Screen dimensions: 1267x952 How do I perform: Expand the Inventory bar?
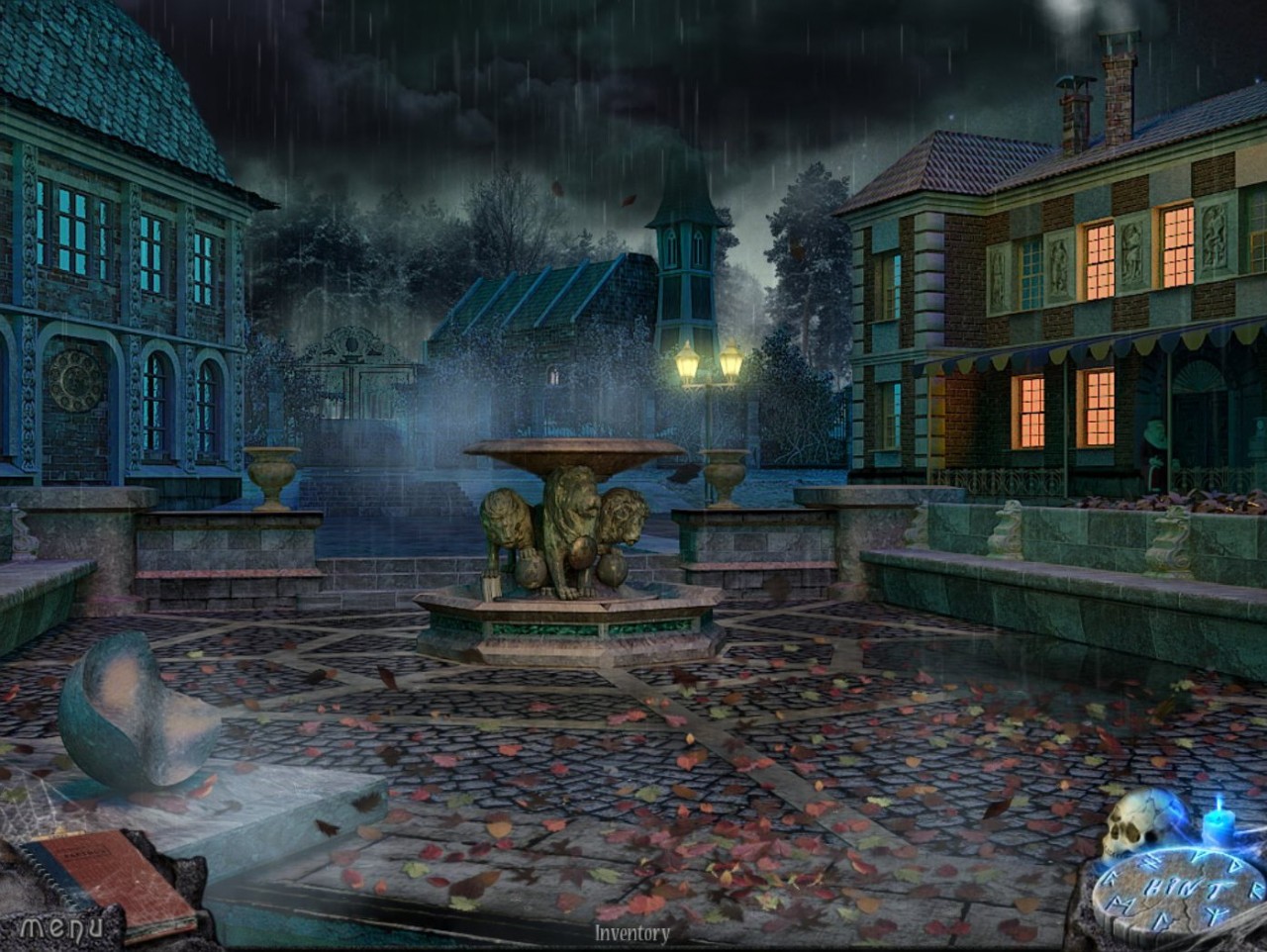pyautogui.click(x=633, y=932)
